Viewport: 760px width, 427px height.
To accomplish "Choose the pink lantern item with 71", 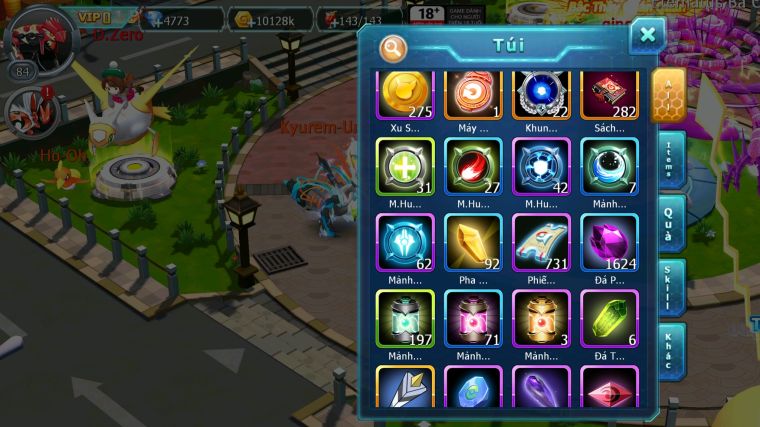I will (473, 318).
